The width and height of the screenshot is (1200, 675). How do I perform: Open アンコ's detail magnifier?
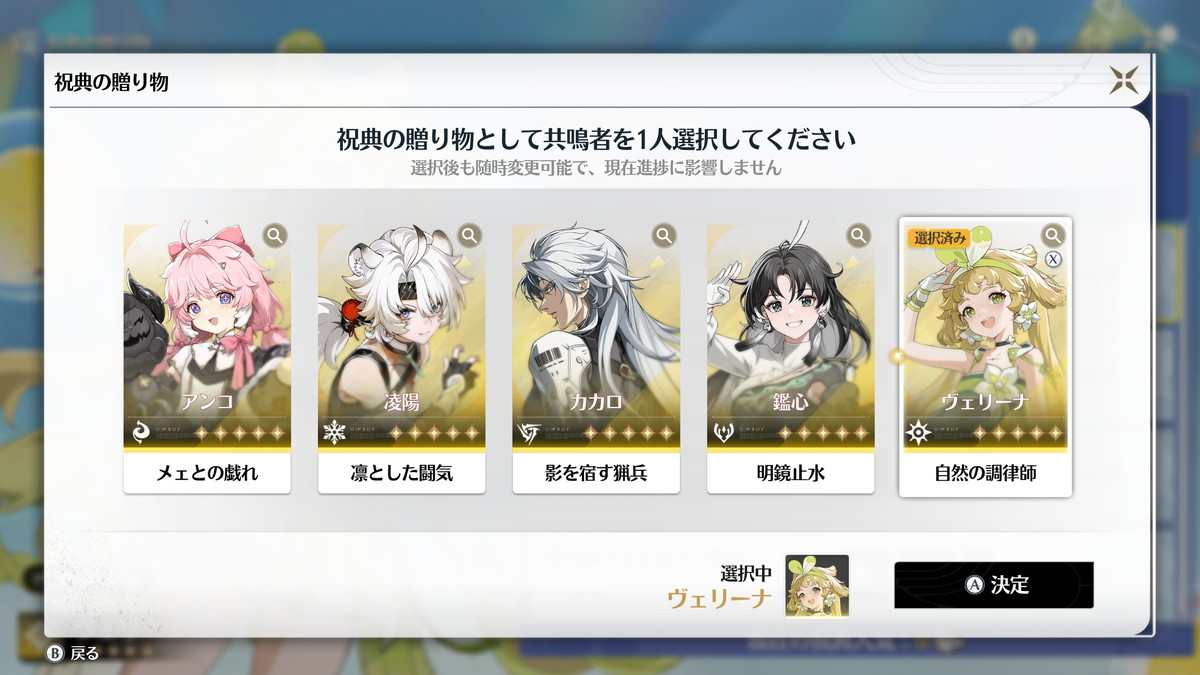coord(275,236)
